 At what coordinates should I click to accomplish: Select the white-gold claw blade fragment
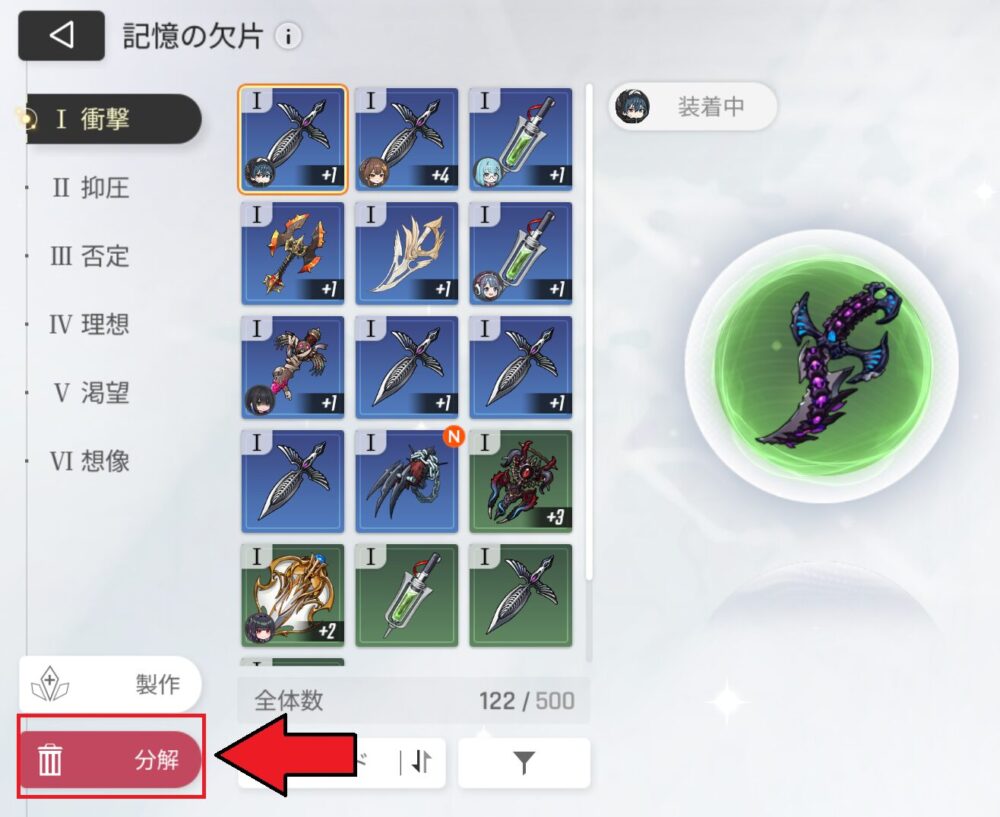pyautogui.click(x=407, y=253)
